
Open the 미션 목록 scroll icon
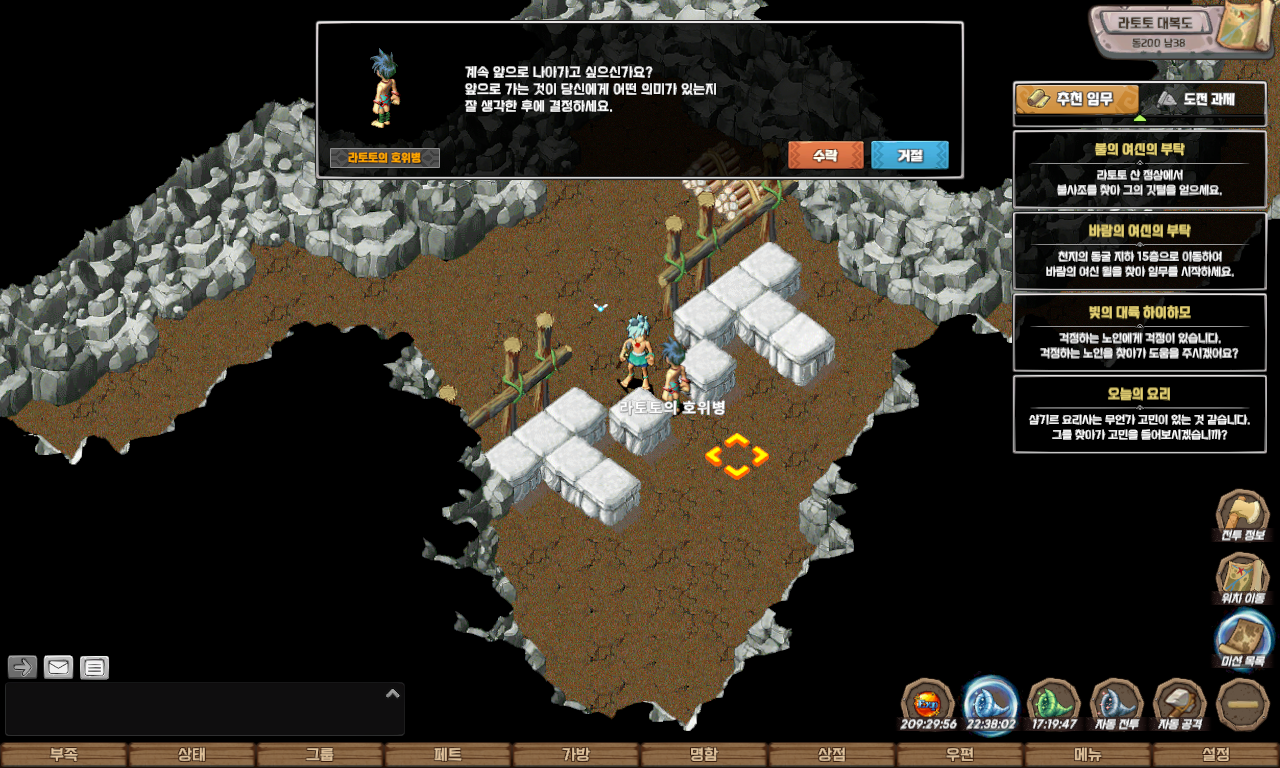tap(1243, 640)
